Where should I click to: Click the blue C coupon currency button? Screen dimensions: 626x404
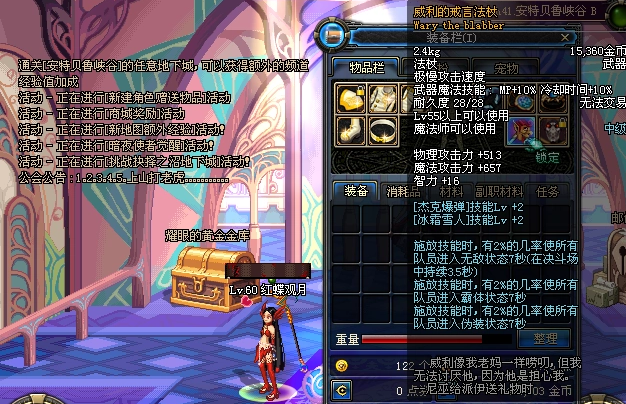click(x=342, y=388)
